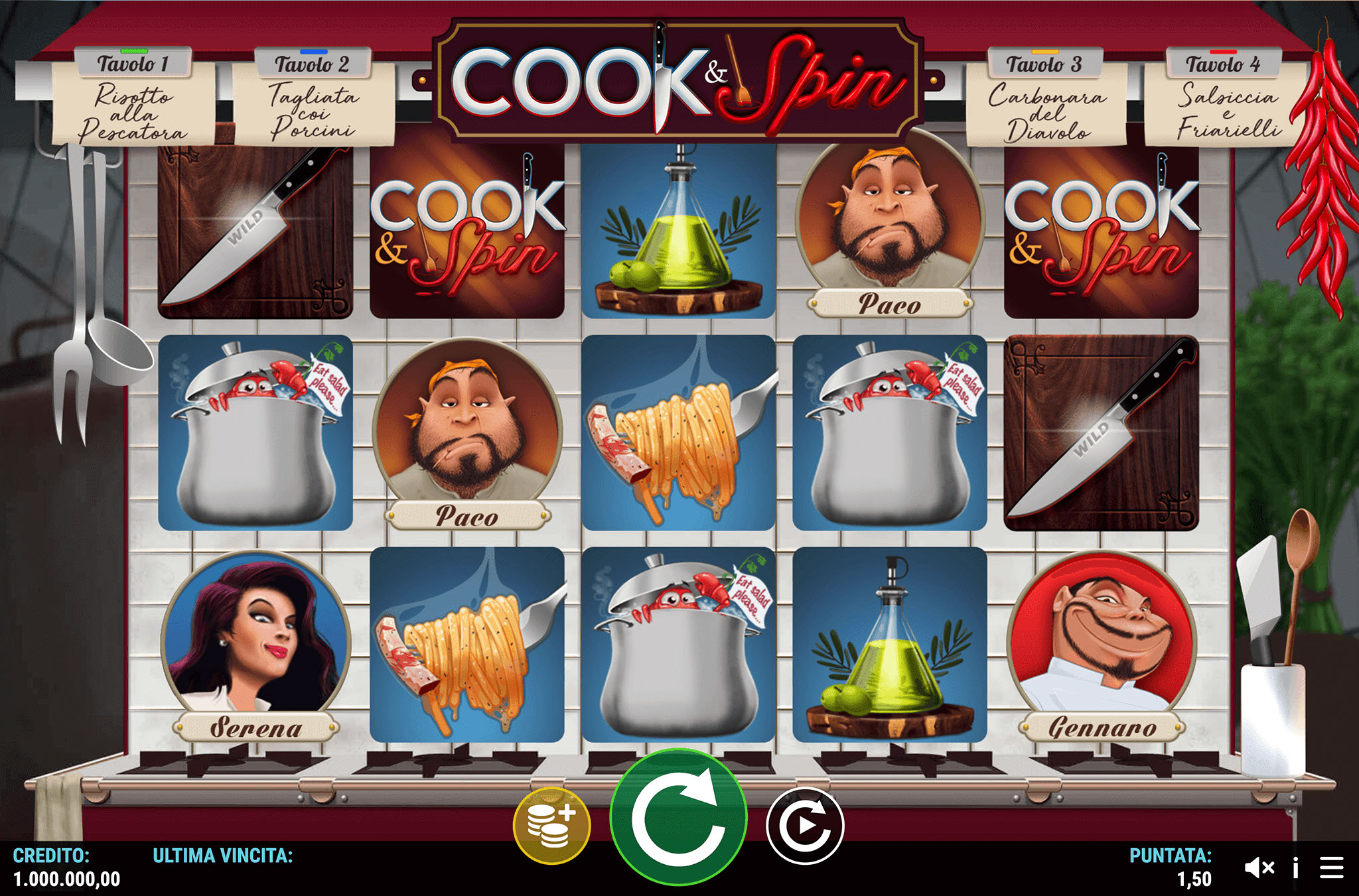Open the hamburger menu
The height and width of the screenshot is (896, 1359).
click(1332, 867)
